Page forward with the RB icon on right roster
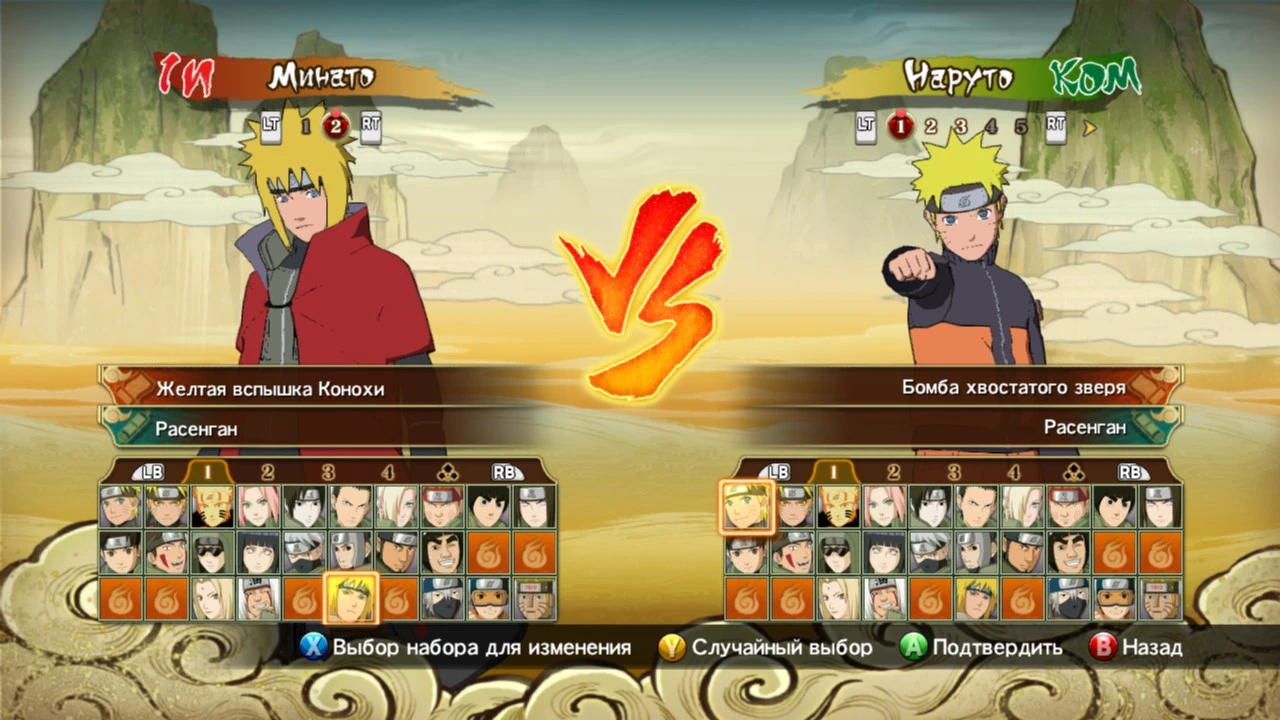Screen dimensions: 1280x720 (1132, 472)
